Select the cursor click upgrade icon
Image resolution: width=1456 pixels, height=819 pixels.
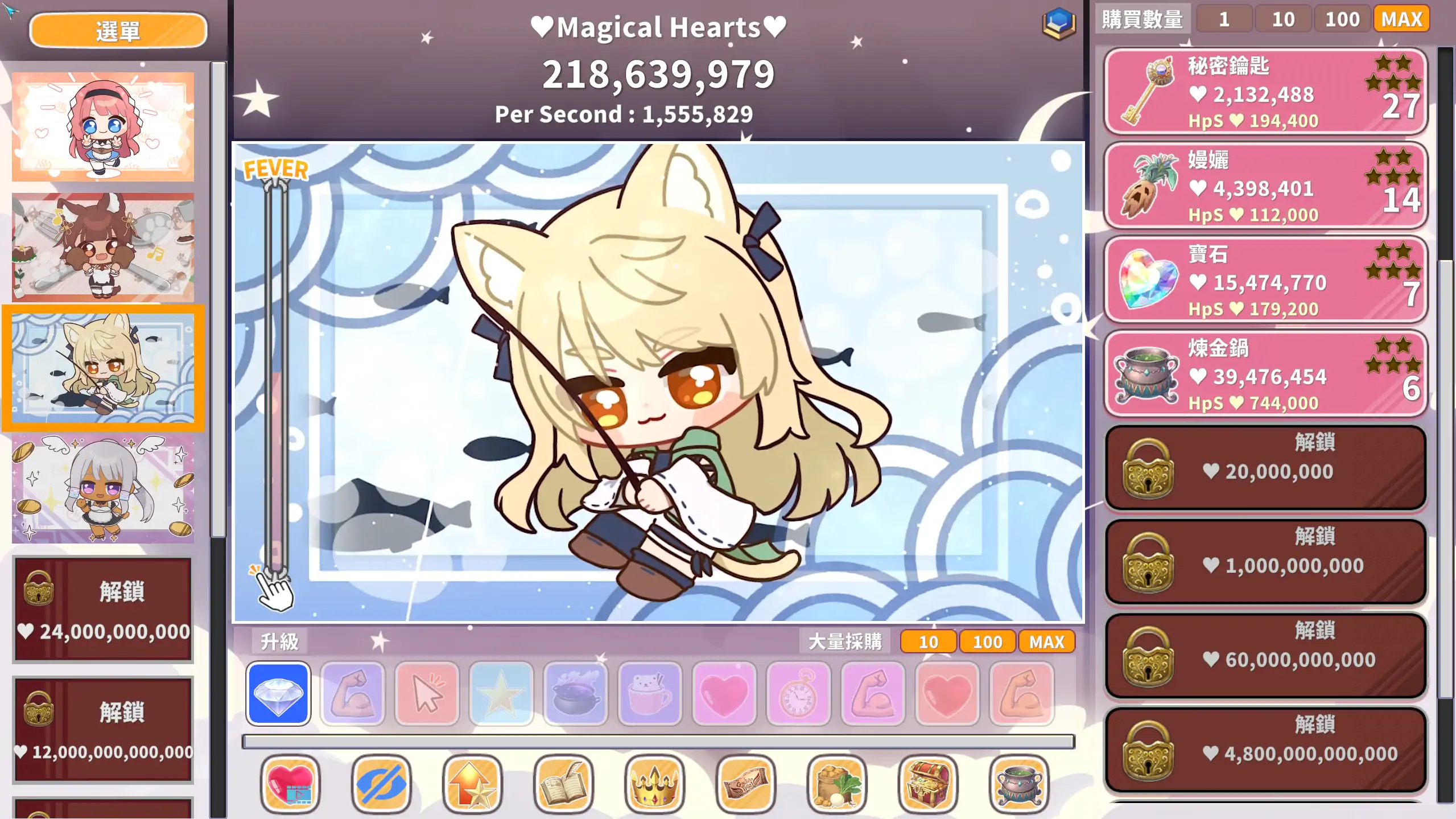pos(426,694)
